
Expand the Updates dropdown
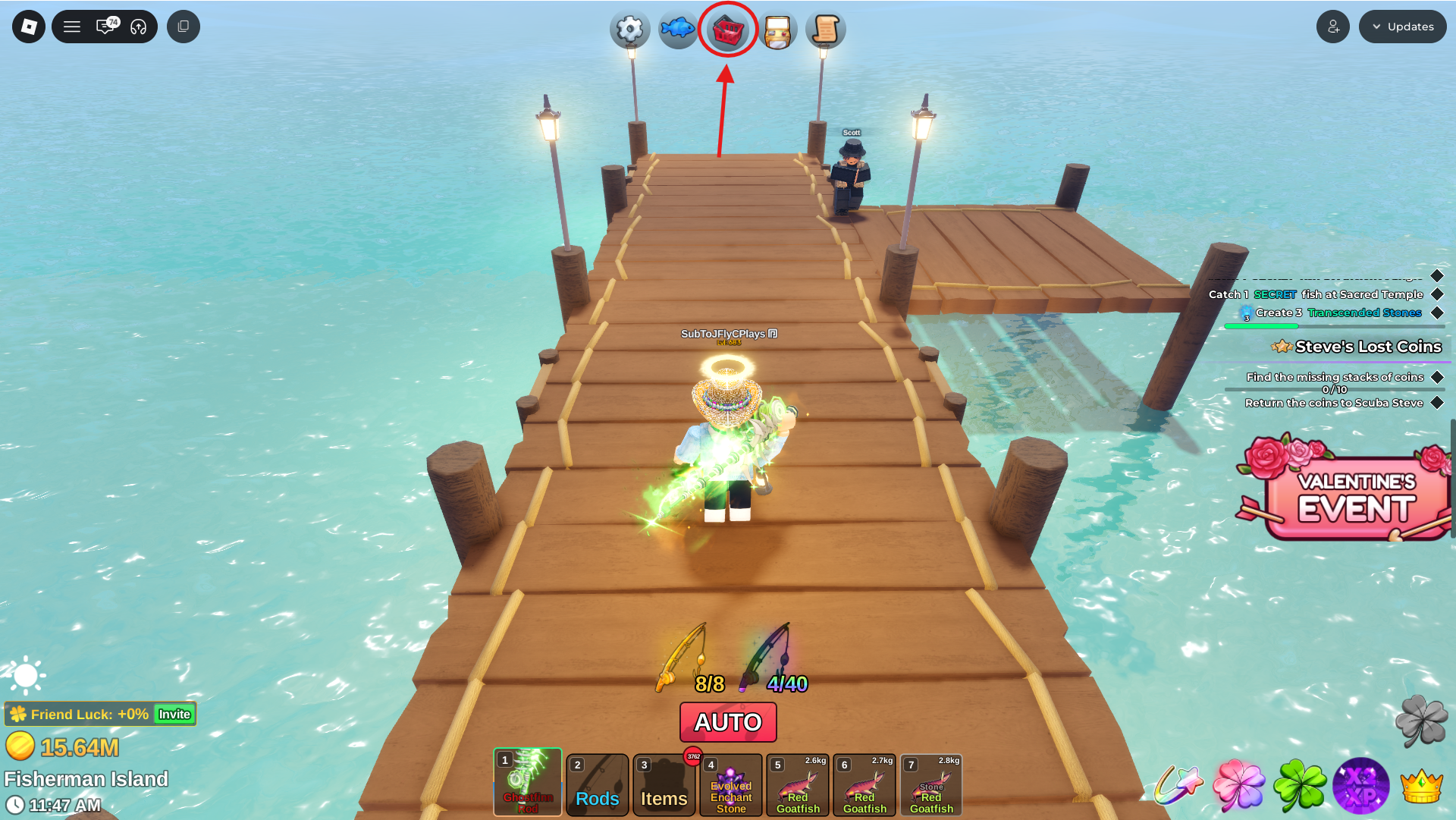(x=1402, y=27)
